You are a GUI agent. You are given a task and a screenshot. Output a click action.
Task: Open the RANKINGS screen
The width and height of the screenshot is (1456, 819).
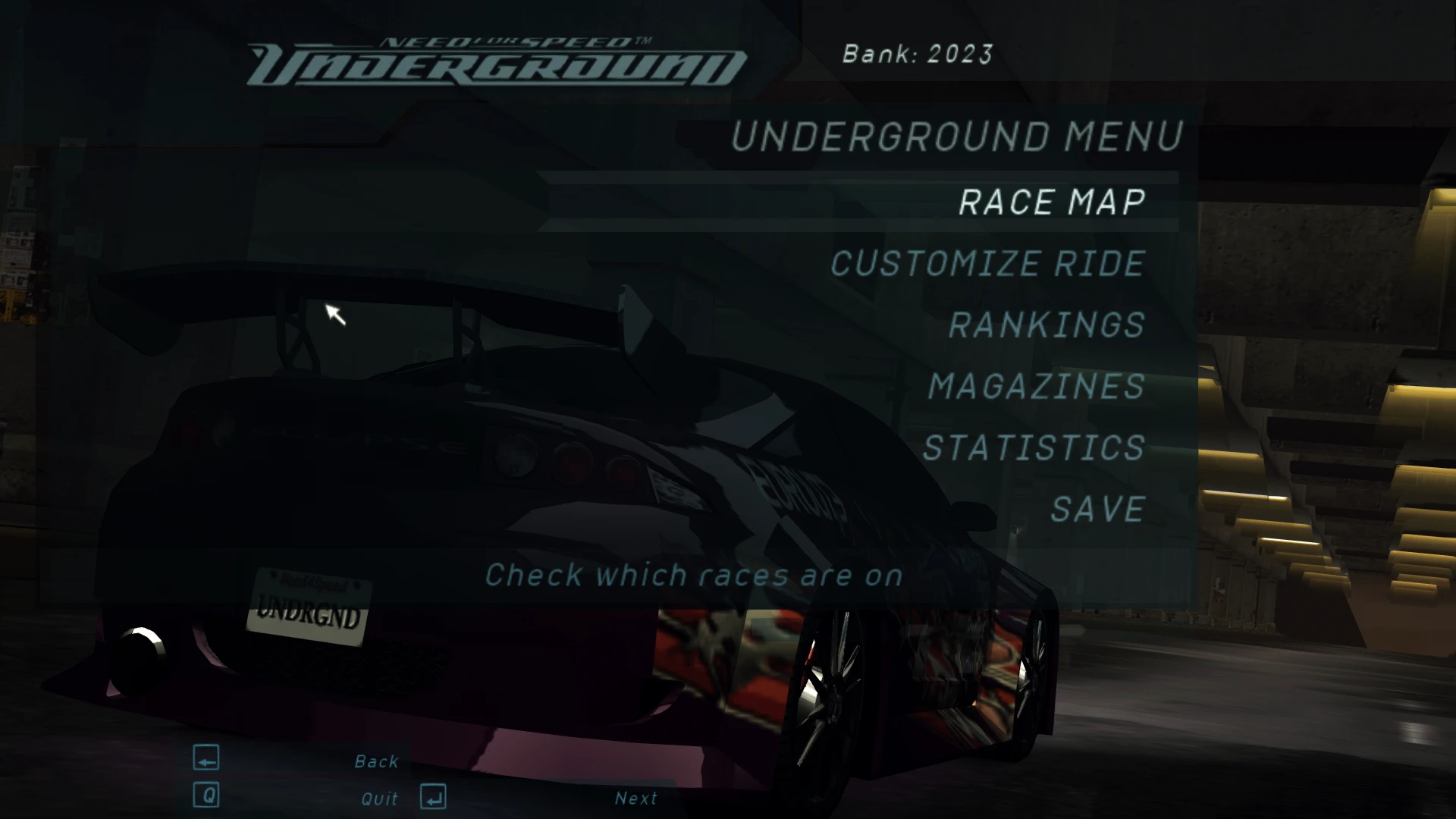pos(1045,325)
